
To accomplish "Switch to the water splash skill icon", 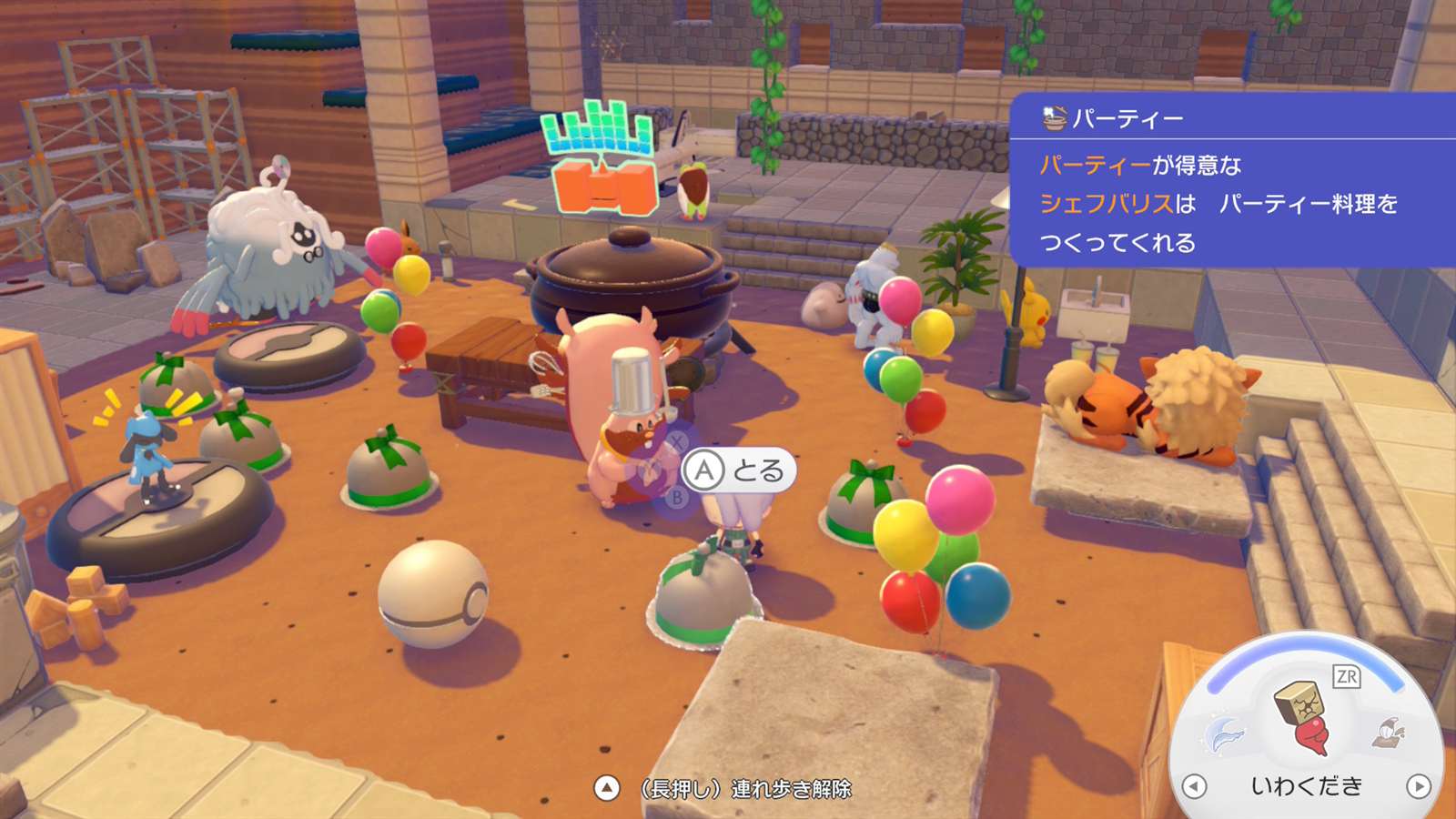I will [x=1225, y=733].
